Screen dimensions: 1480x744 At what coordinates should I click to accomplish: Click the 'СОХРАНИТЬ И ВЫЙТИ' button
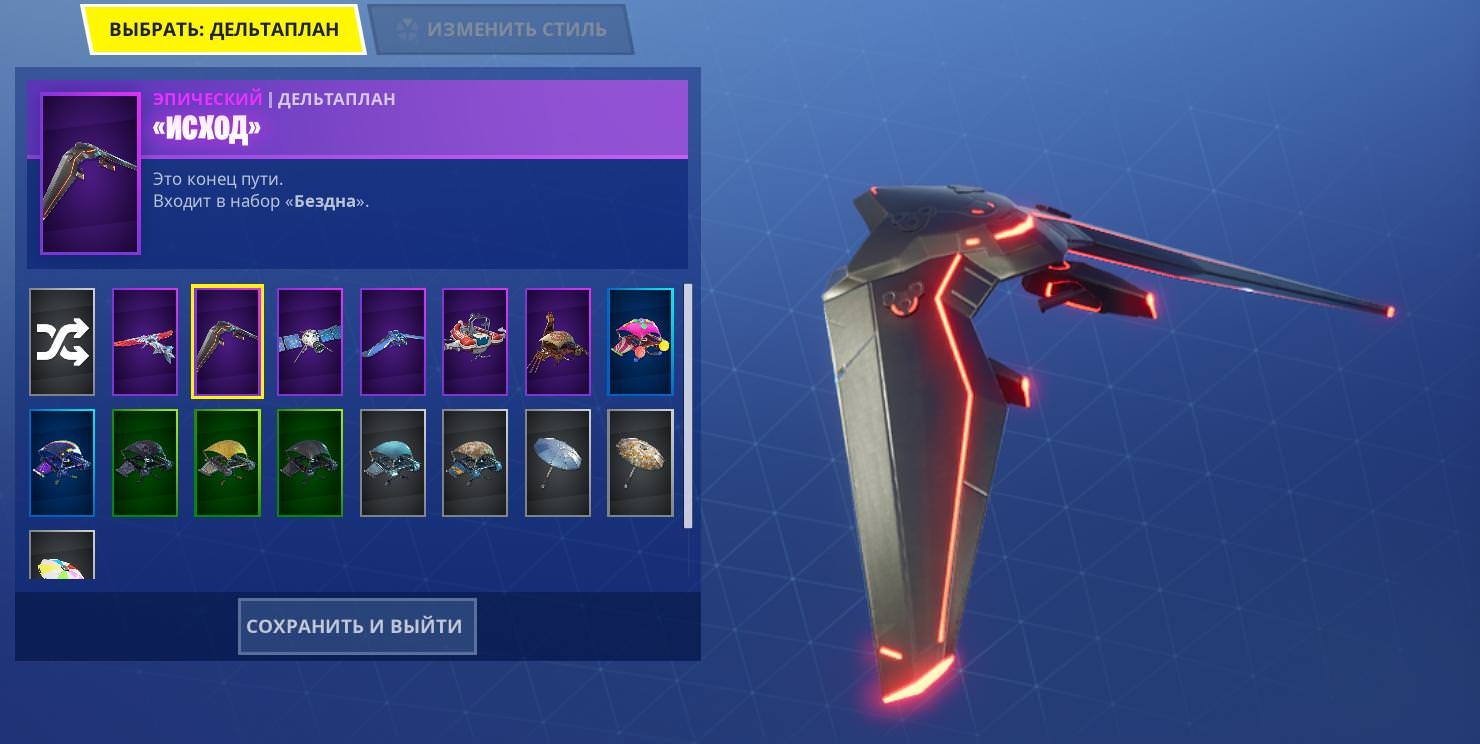coord(356,627)
